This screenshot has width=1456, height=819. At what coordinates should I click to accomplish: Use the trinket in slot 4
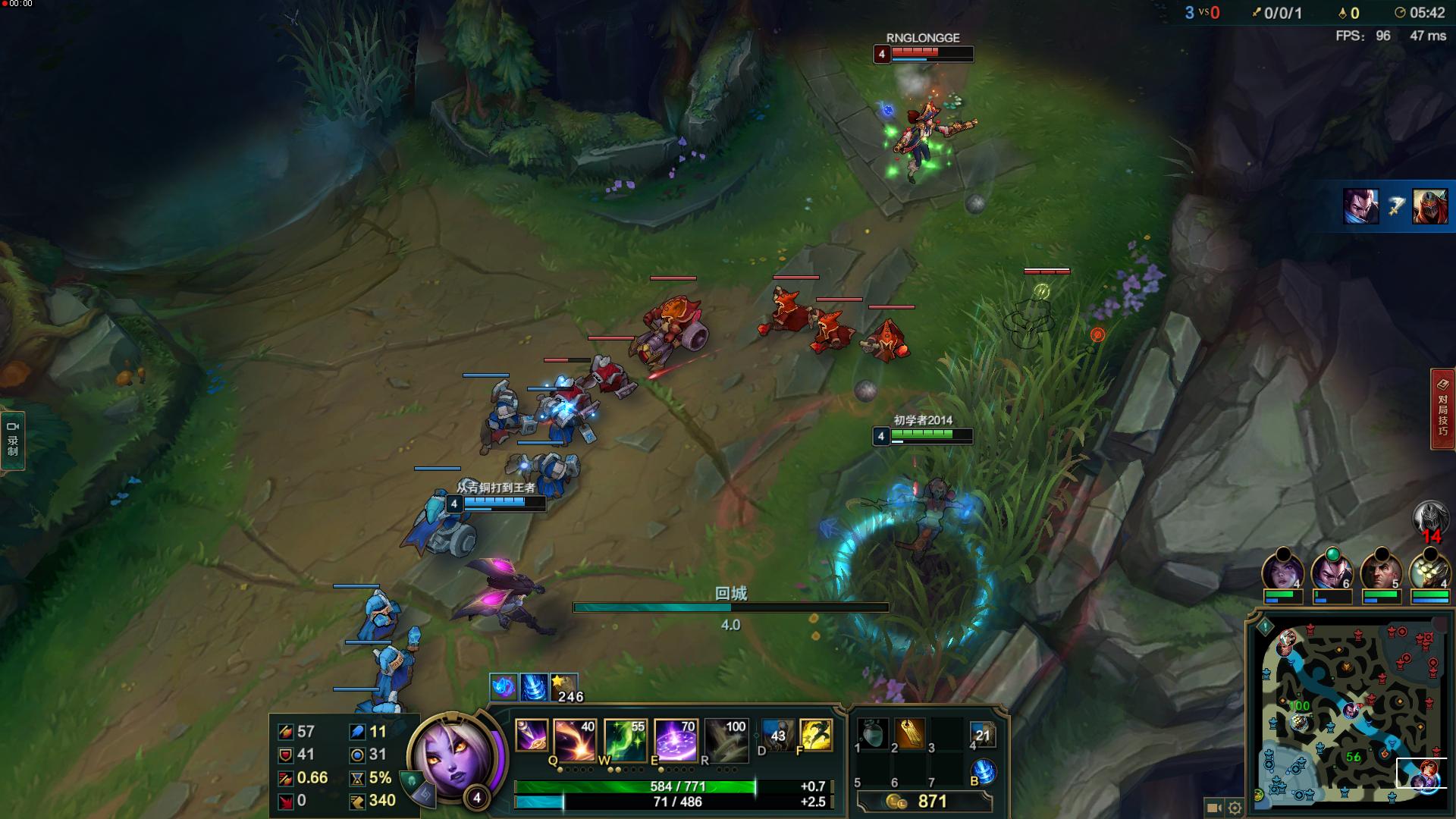[x=982, y=733]
